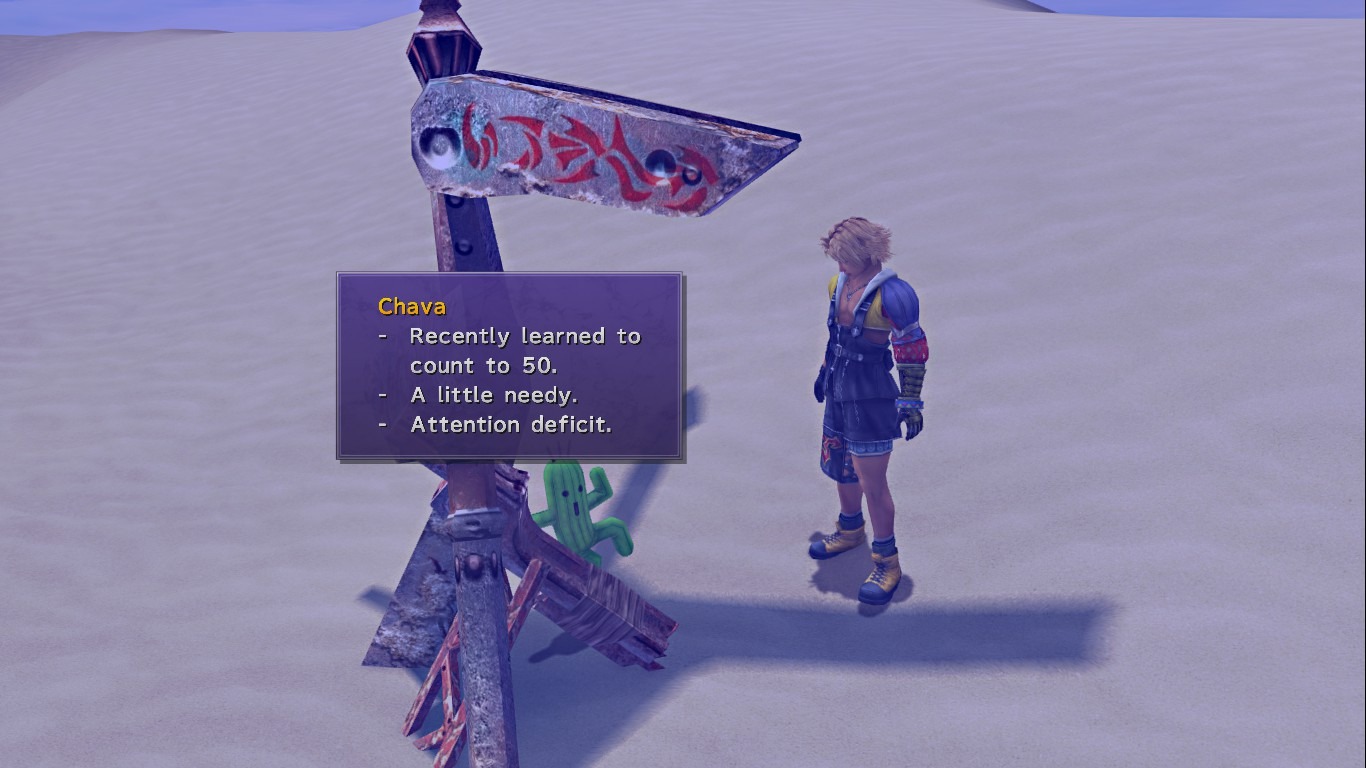Select the 'Attention deficit' line
This screenshot has width=1366, height=768.
[x=512, y=424]
